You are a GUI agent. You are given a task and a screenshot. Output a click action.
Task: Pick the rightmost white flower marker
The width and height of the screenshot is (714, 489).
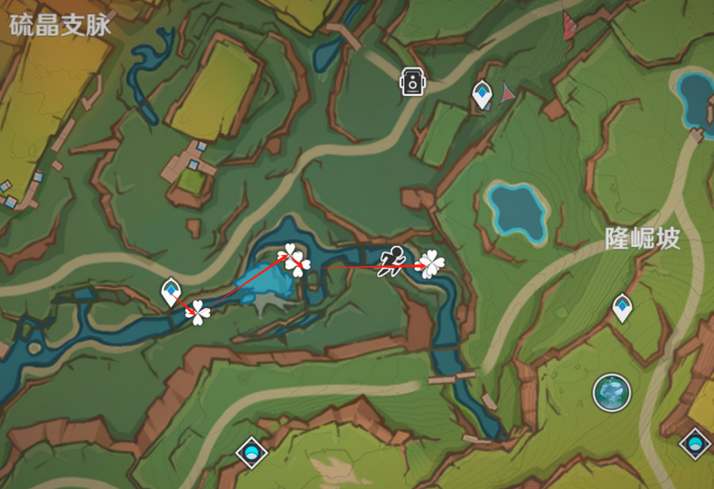430,264
